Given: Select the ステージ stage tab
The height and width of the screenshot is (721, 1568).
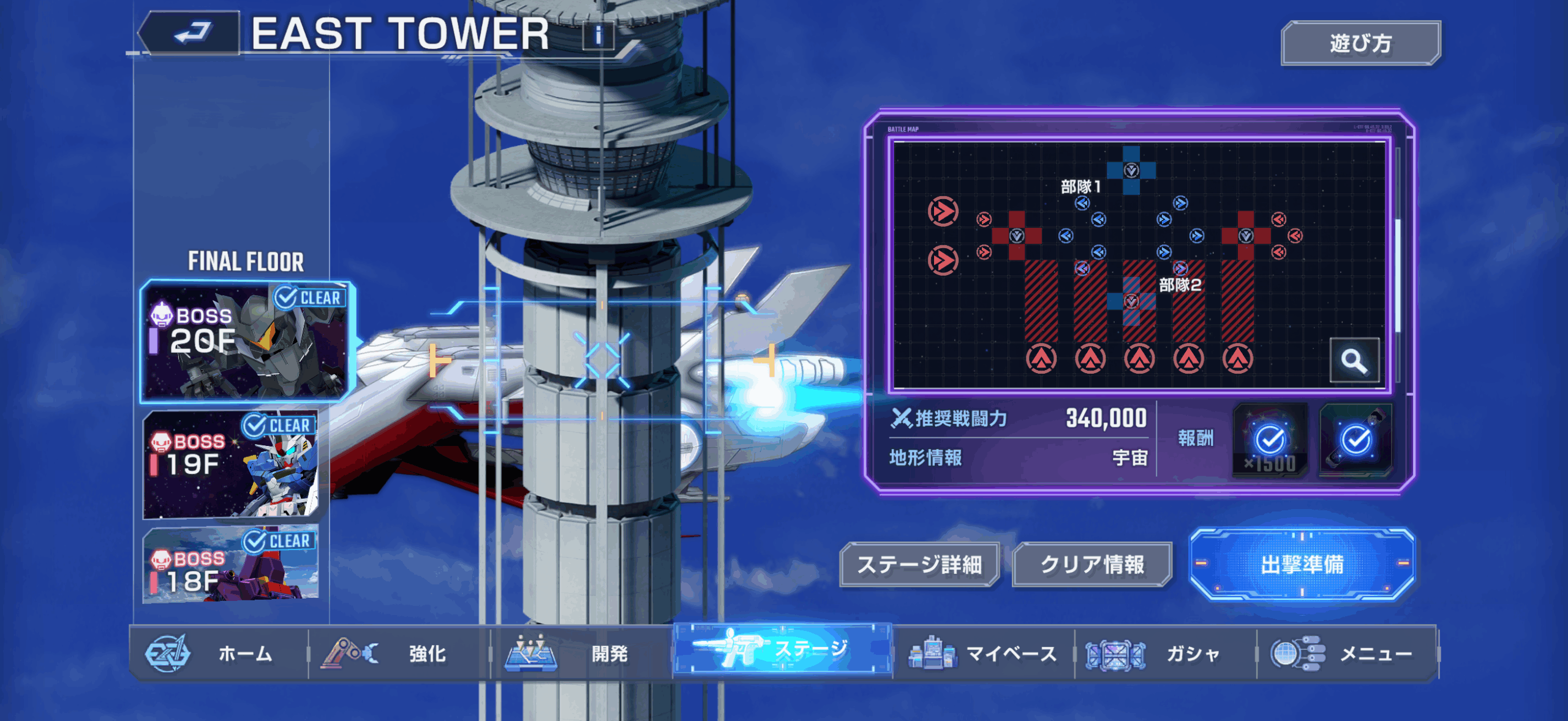Looking at the screenshot, I should tap(782, 649).
